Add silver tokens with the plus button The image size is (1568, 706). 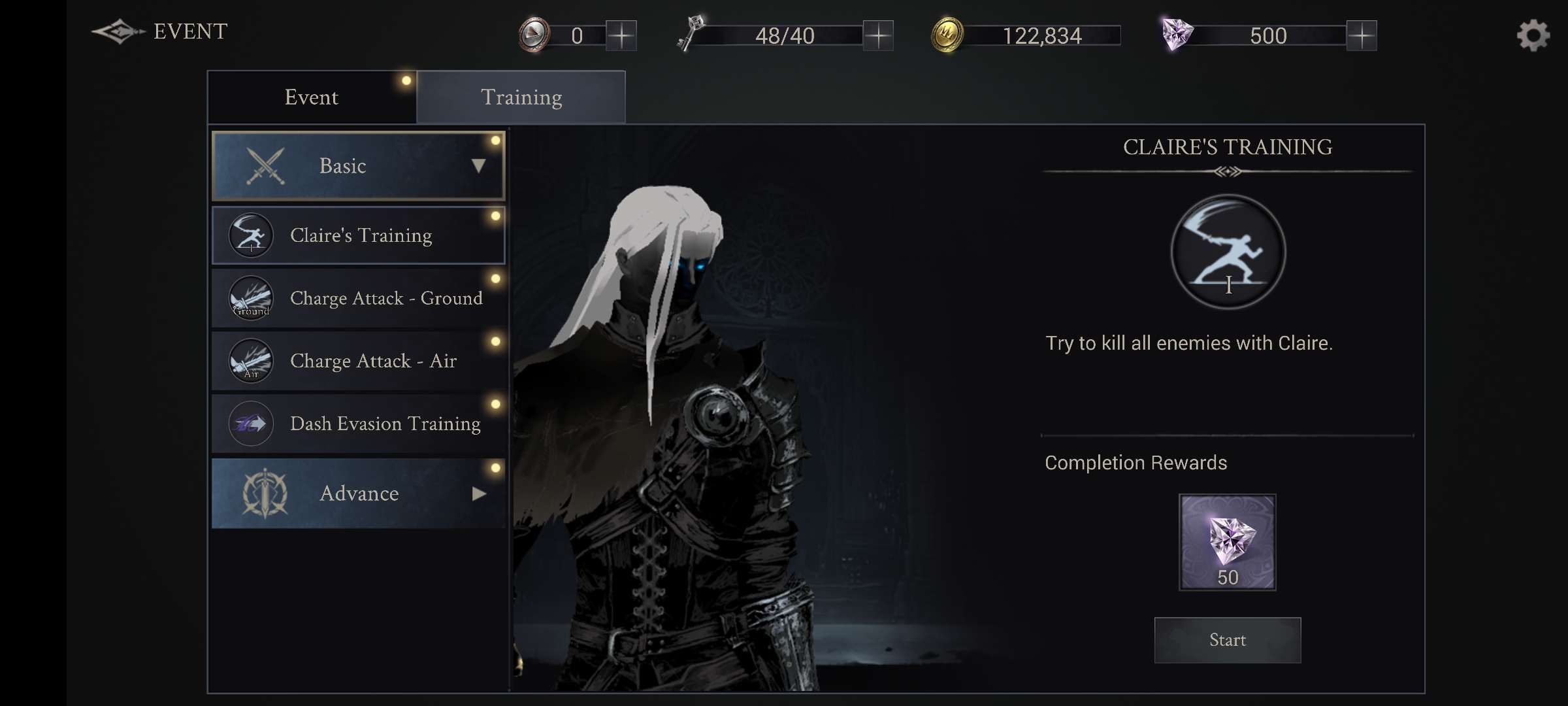(621, 35)
